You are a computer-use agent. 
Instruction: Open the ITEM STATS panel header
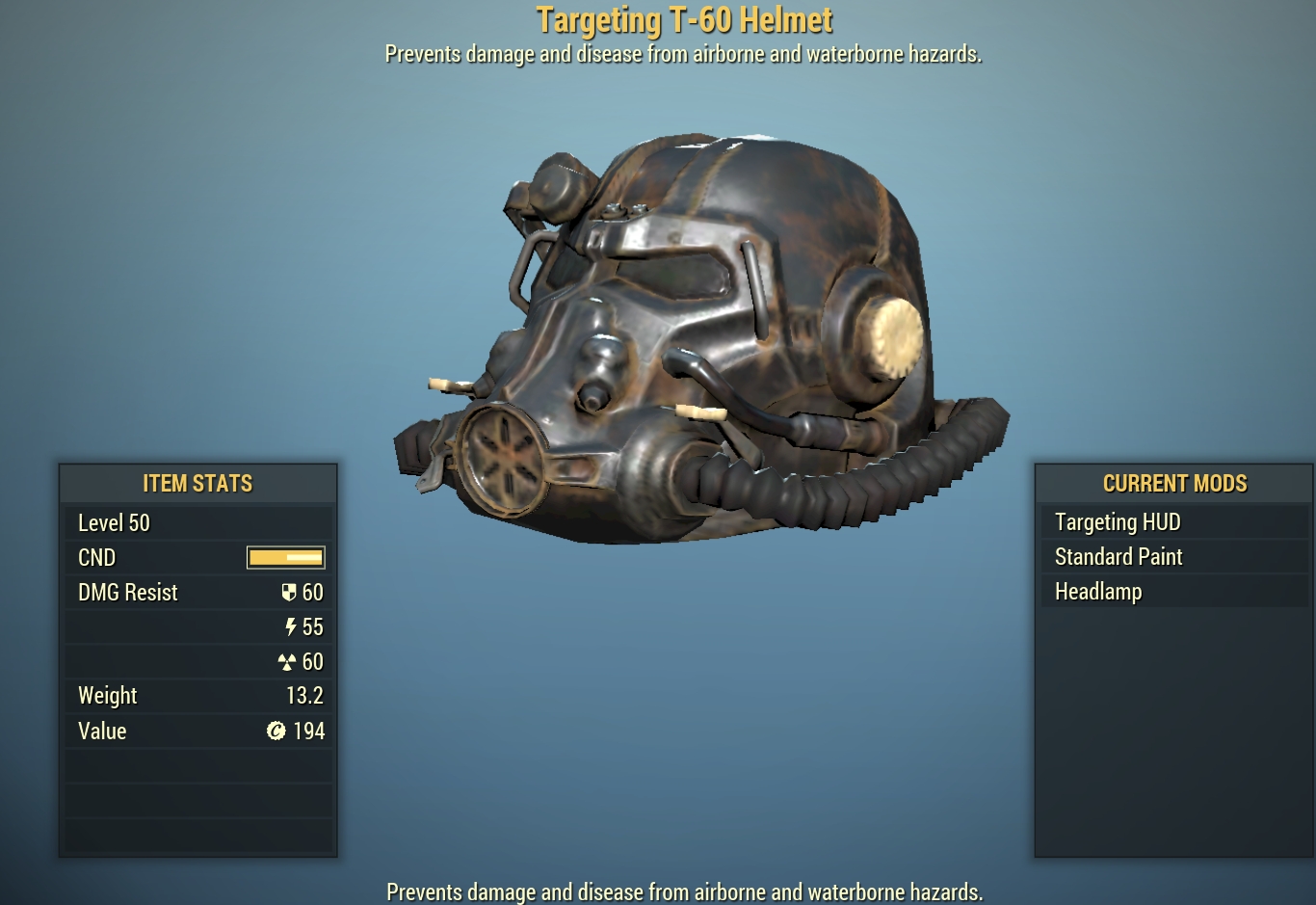point(197,483)
